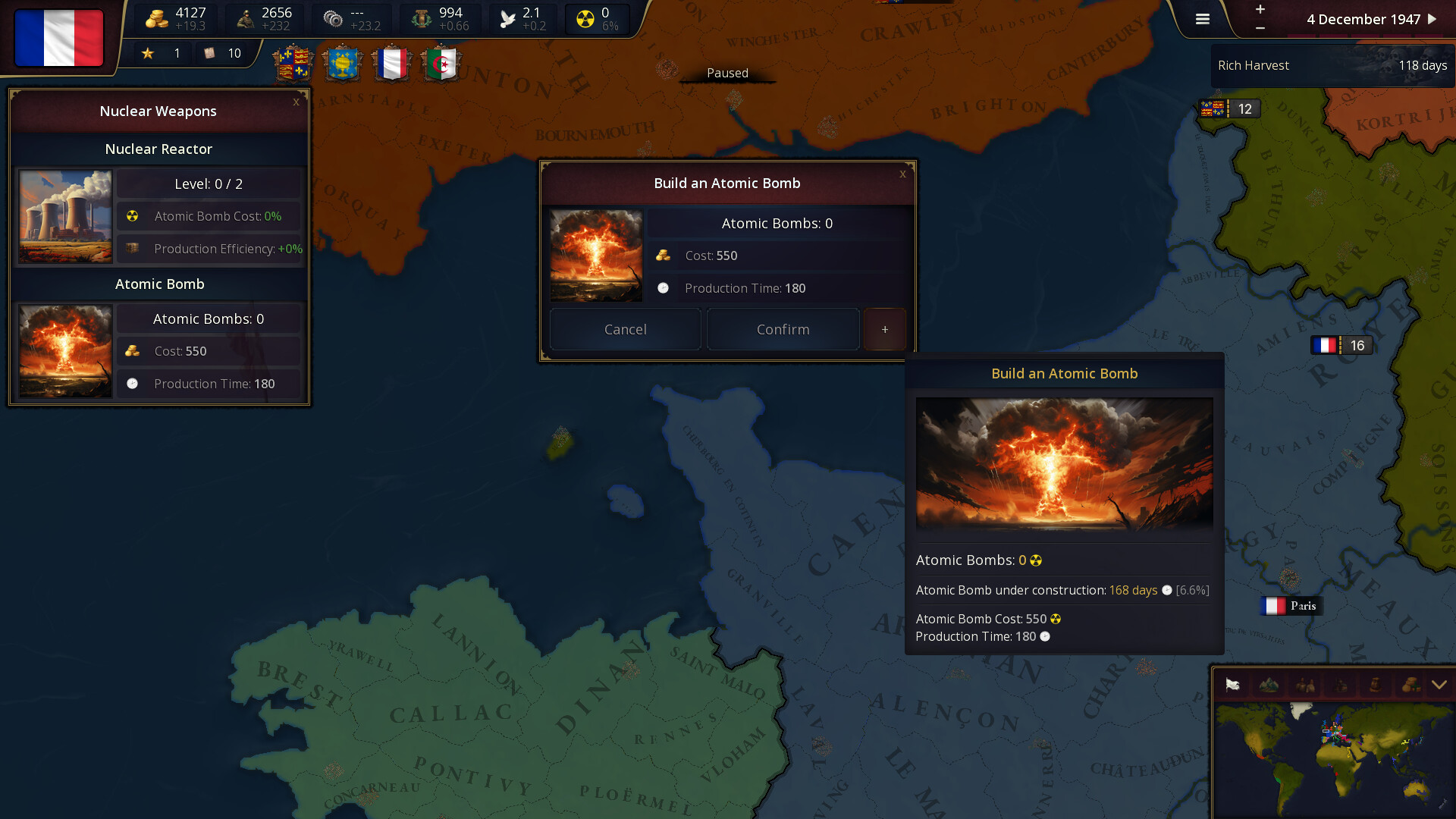Click the dove diplomacy icon
Image resolution: width=1456 pixels, height=819 pixels.
point(507,17)
